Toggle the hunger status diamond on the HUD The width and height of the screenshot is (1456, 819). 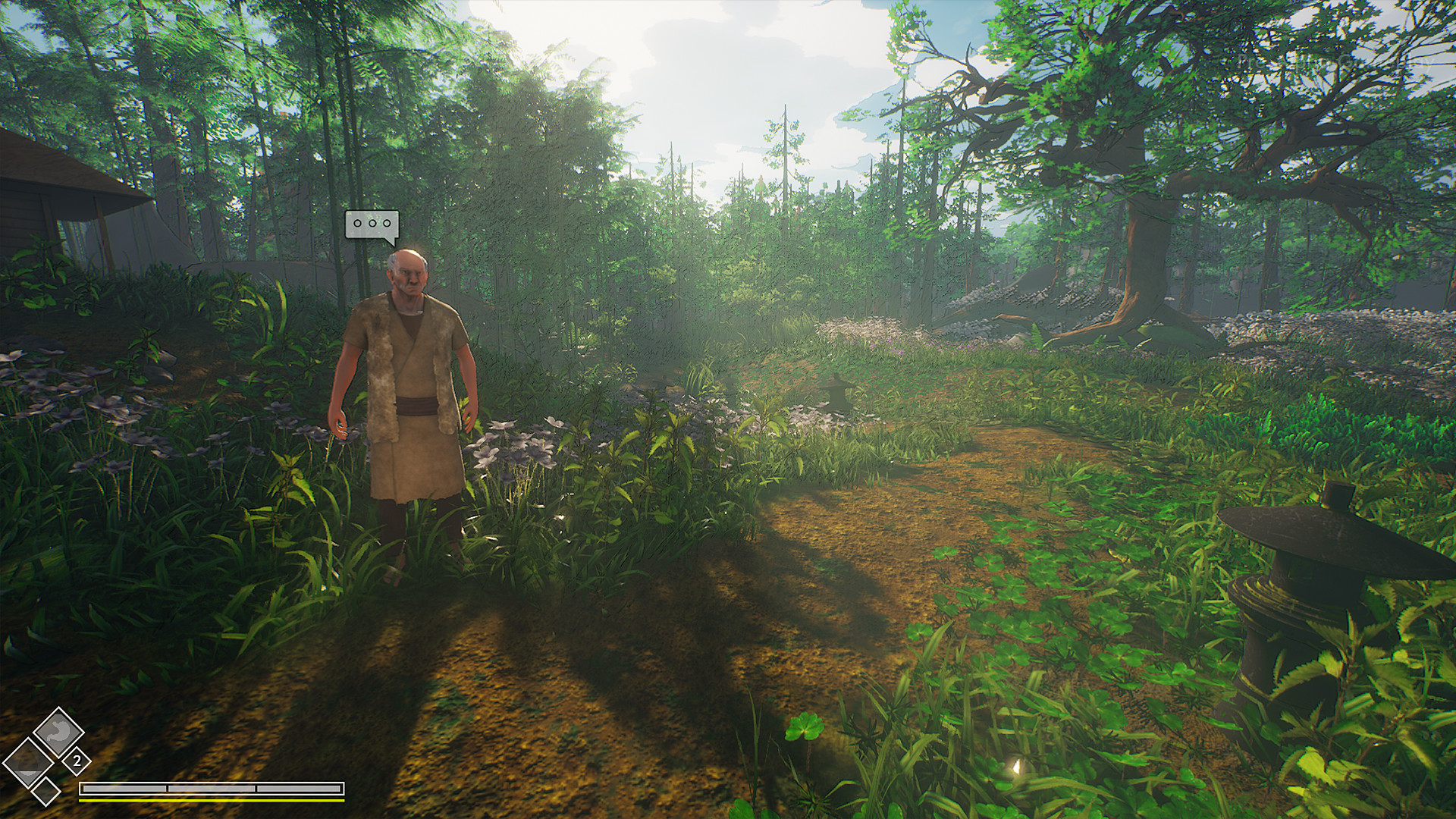pyautogui.click(x=57, y=730)
